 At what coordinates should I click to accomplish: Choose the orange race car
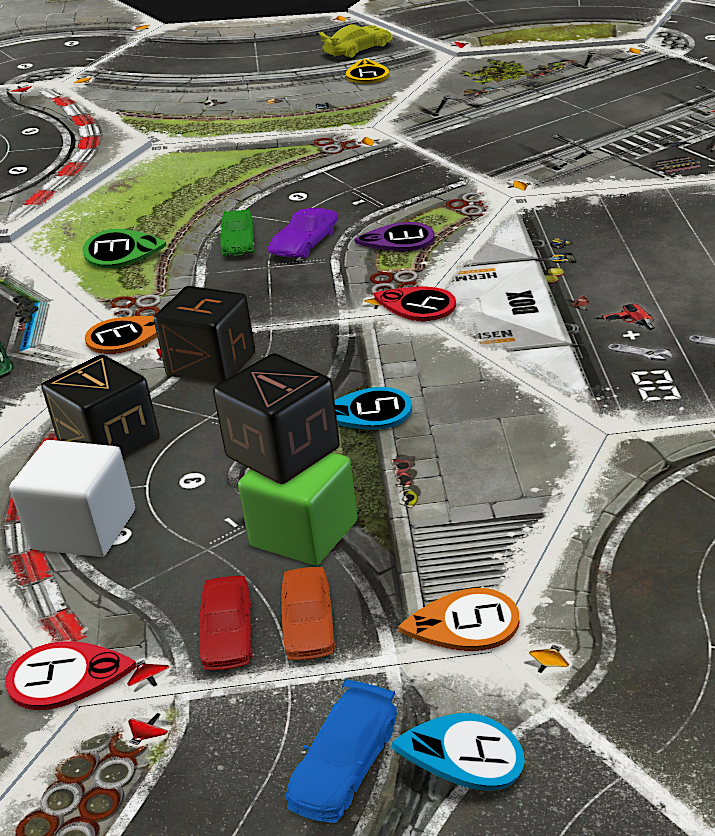pos(307,612)
